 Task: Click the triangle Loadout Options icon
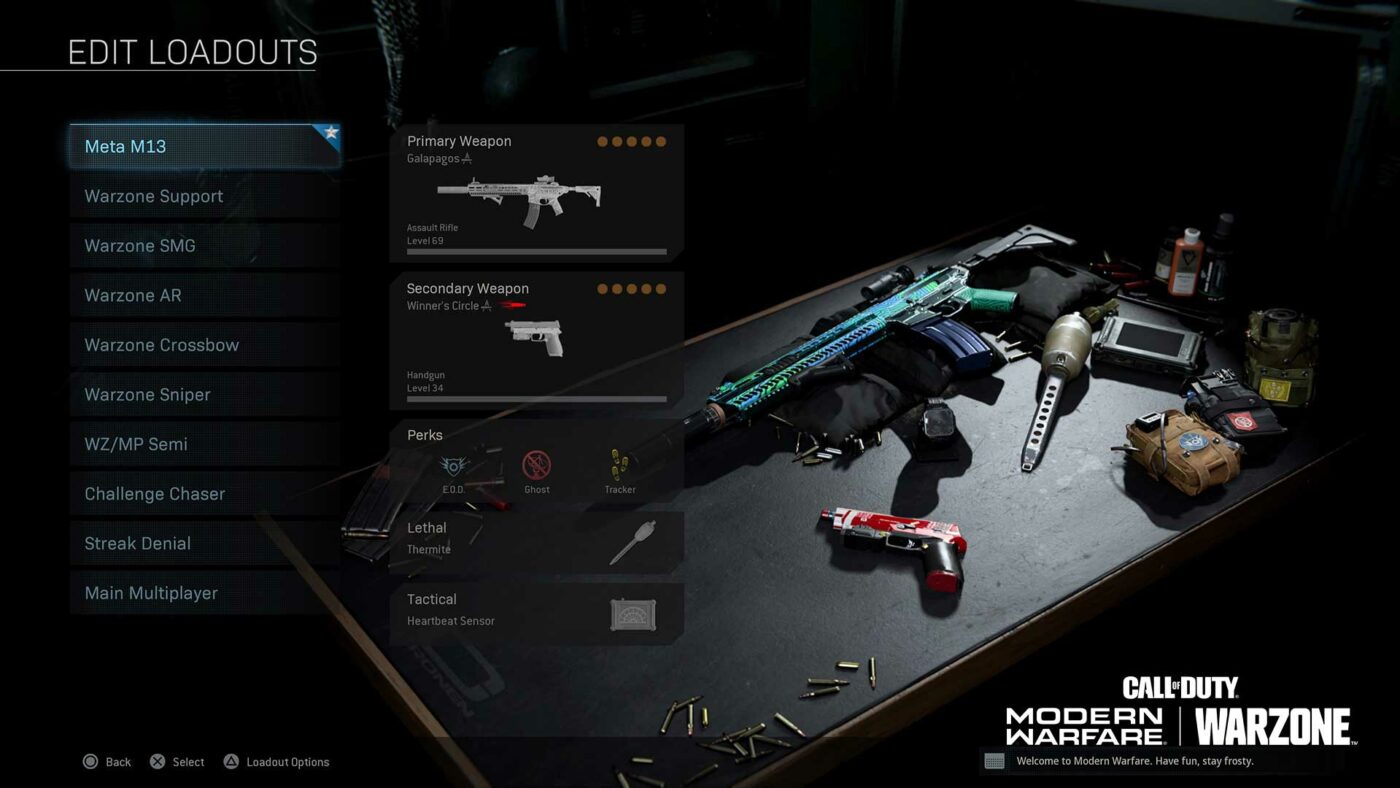tap(229, 762)
